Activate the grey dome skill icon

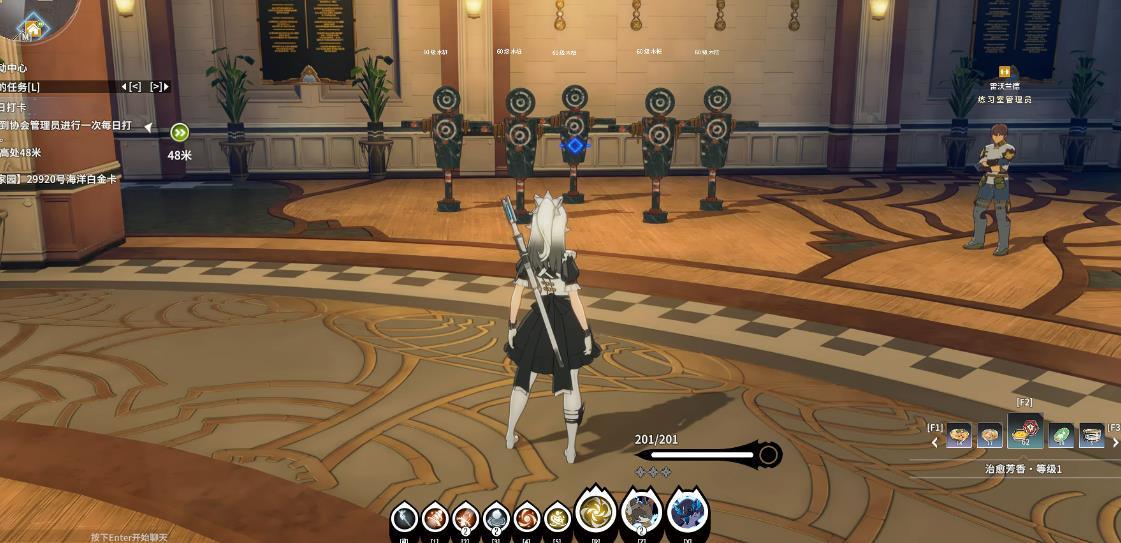496,518
